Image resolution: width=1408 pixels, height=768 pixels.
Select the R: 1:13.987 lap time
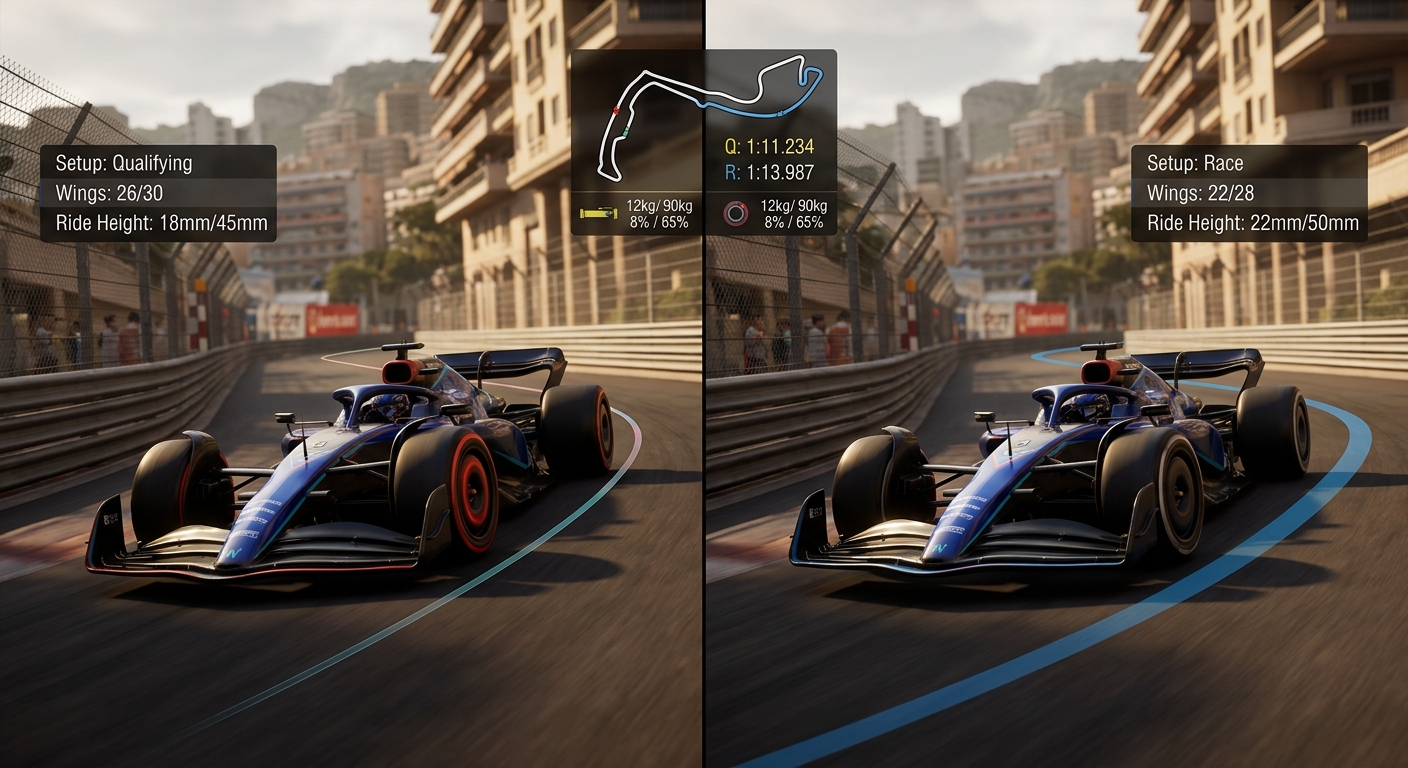click(770, 170)
